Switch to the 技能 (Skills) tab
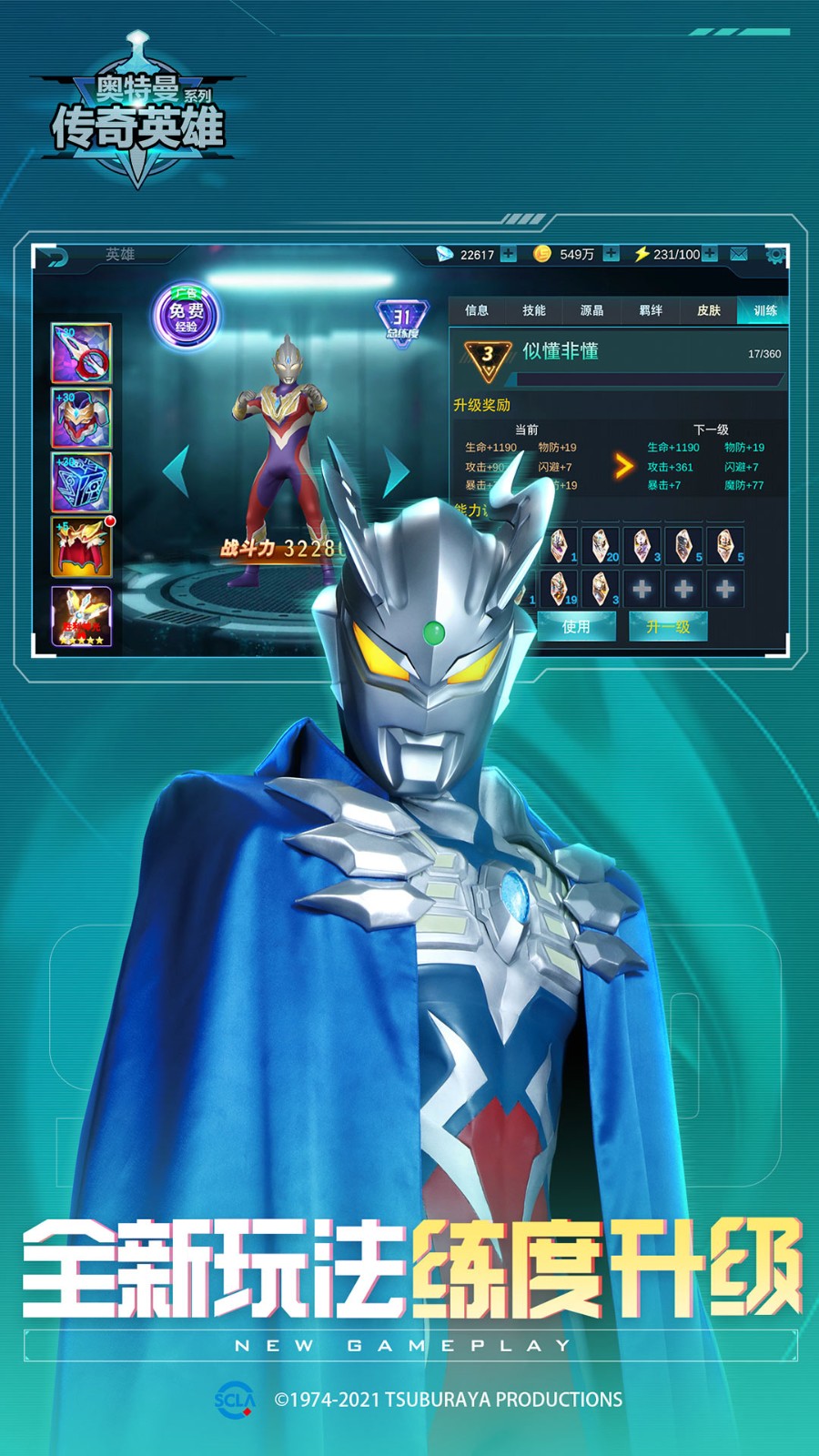Viewport: 819px width, 1456px height. click(534, 310)
